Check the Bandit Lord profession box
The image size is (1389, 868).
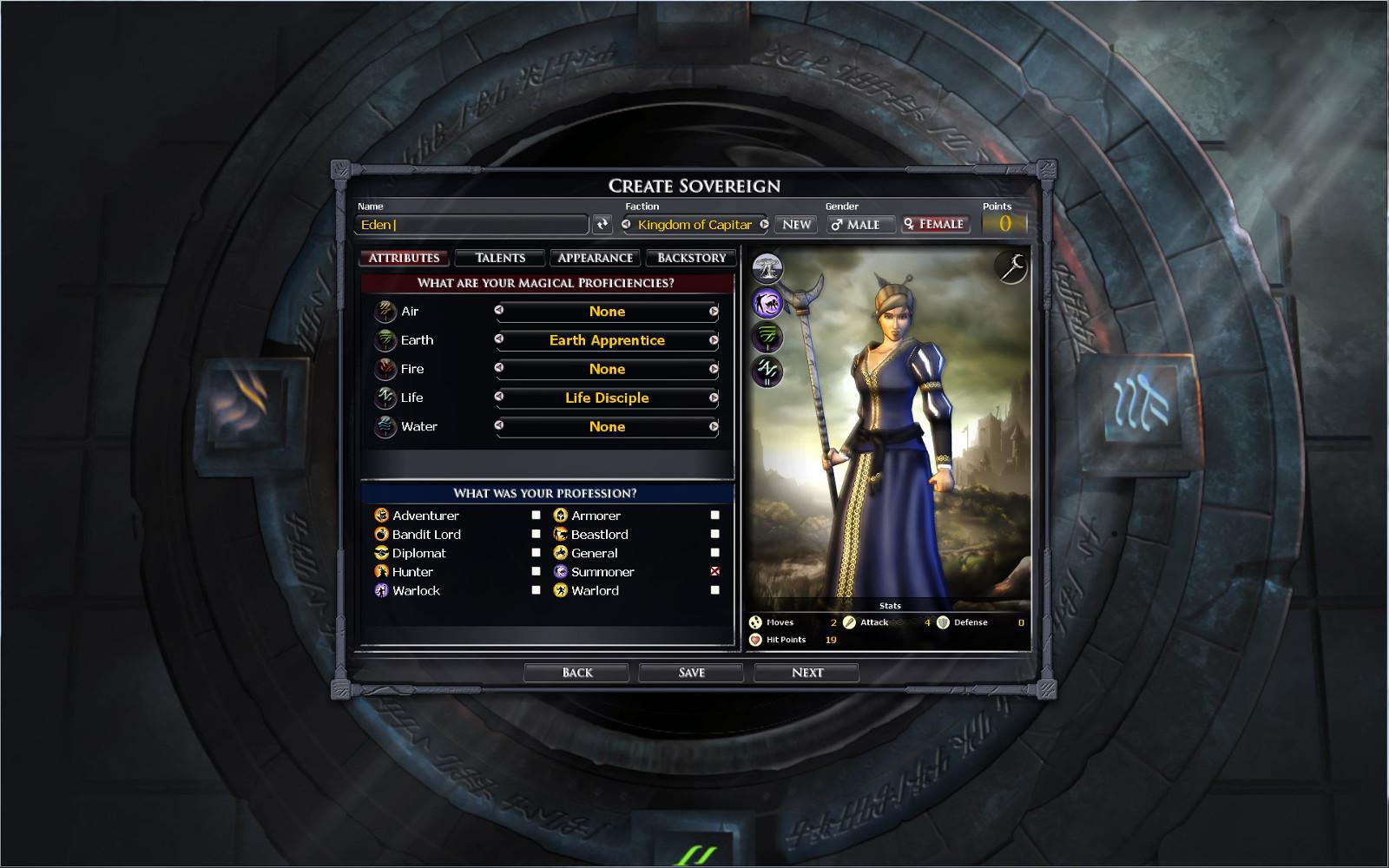coord(534,534)
